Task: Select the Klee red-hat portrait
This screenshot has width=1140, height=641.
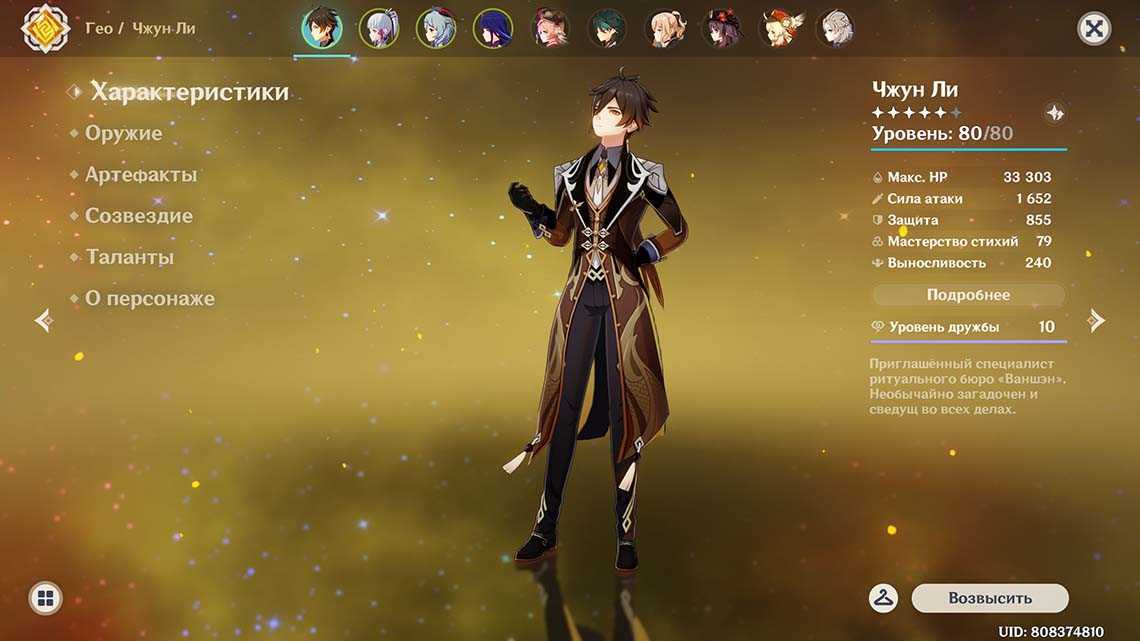Action: click(777, 28)
